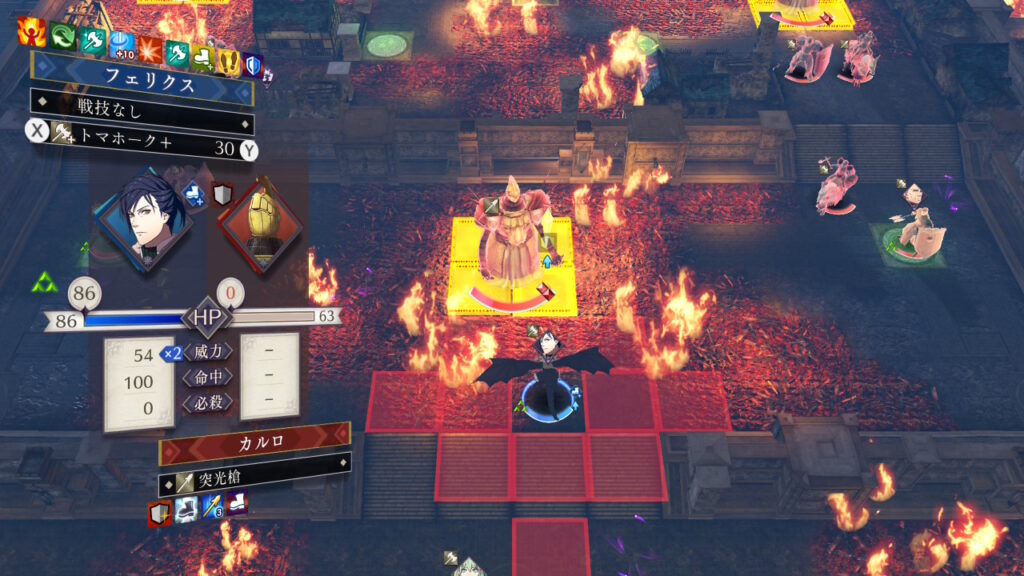Inspect the enemy's purple boot skill icon
Image resolution: width=1024 pixels, height=576 pixels.
[237, 504]
